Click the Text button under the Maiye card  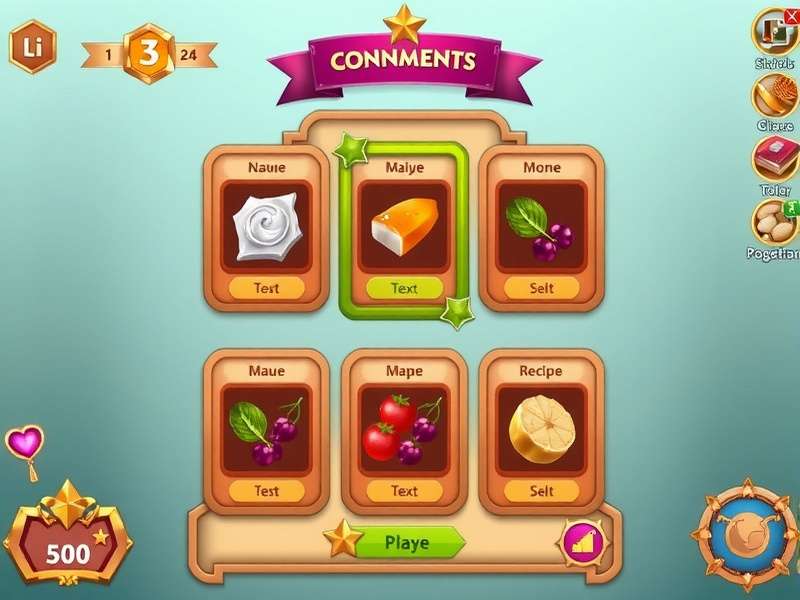point(404,289)
